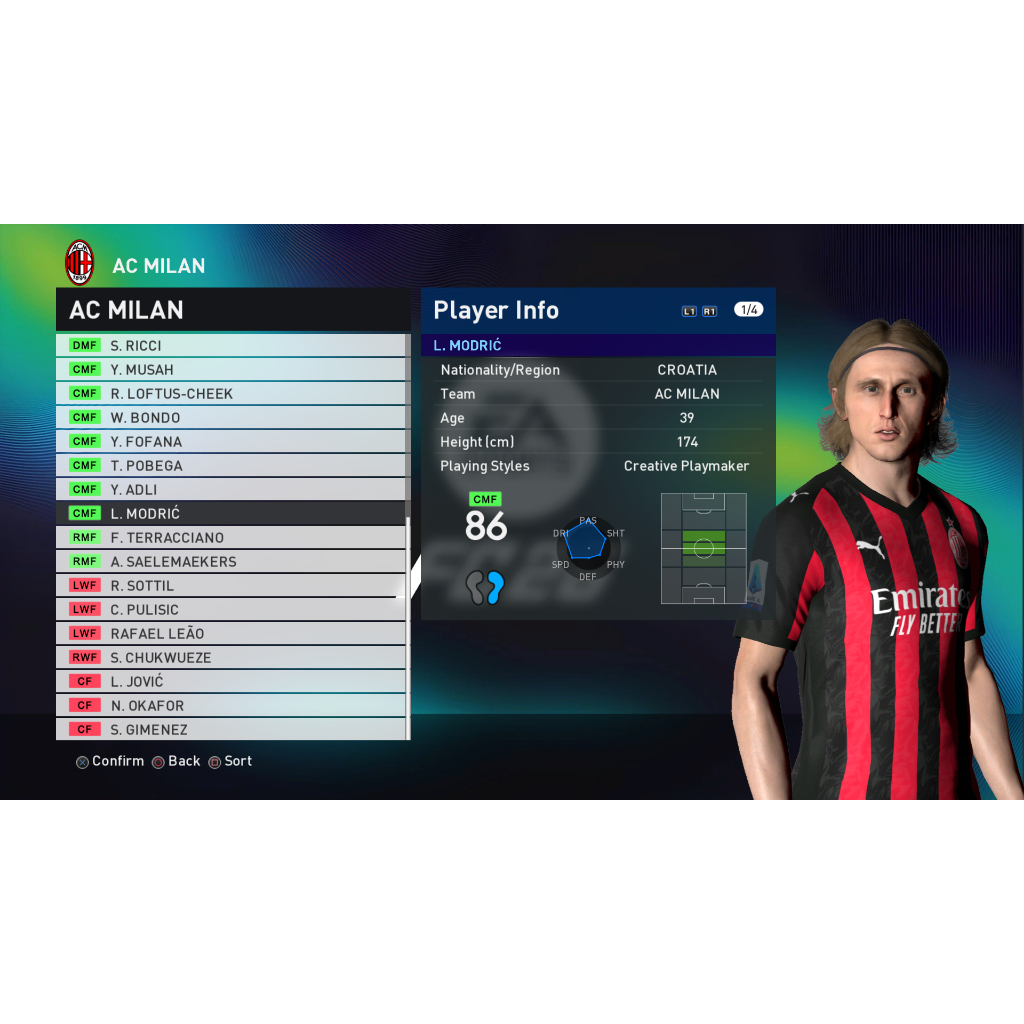1024x1024 pixels.
Task: Select R. Loftus-Cheek's row
Action: point(230,393)
